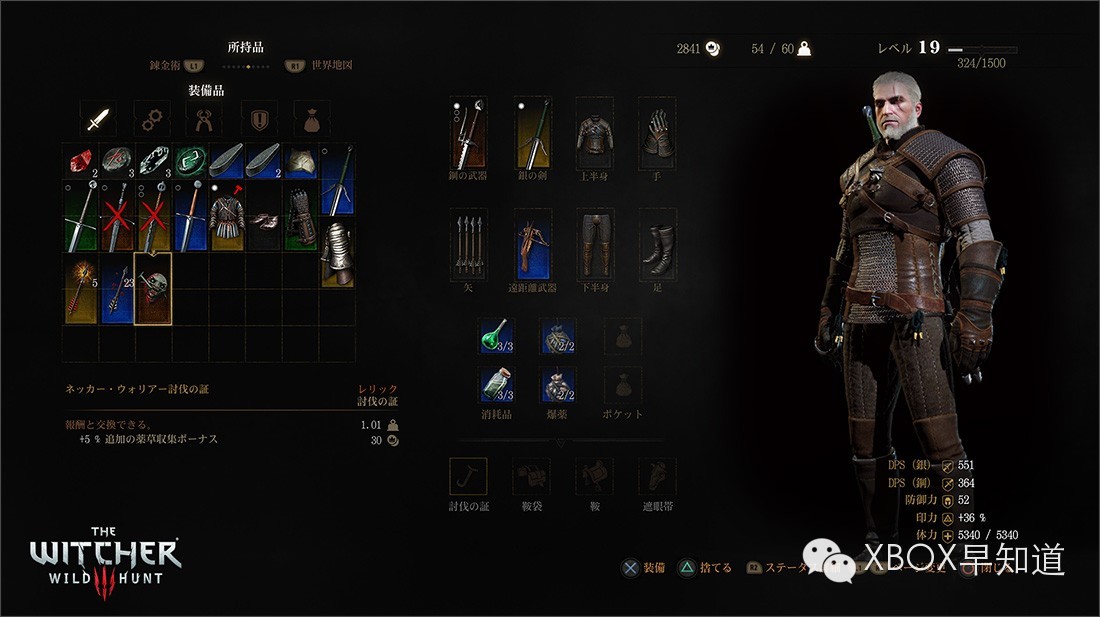
Task: Click the equipped boots slot
Action: click(657, 244)
